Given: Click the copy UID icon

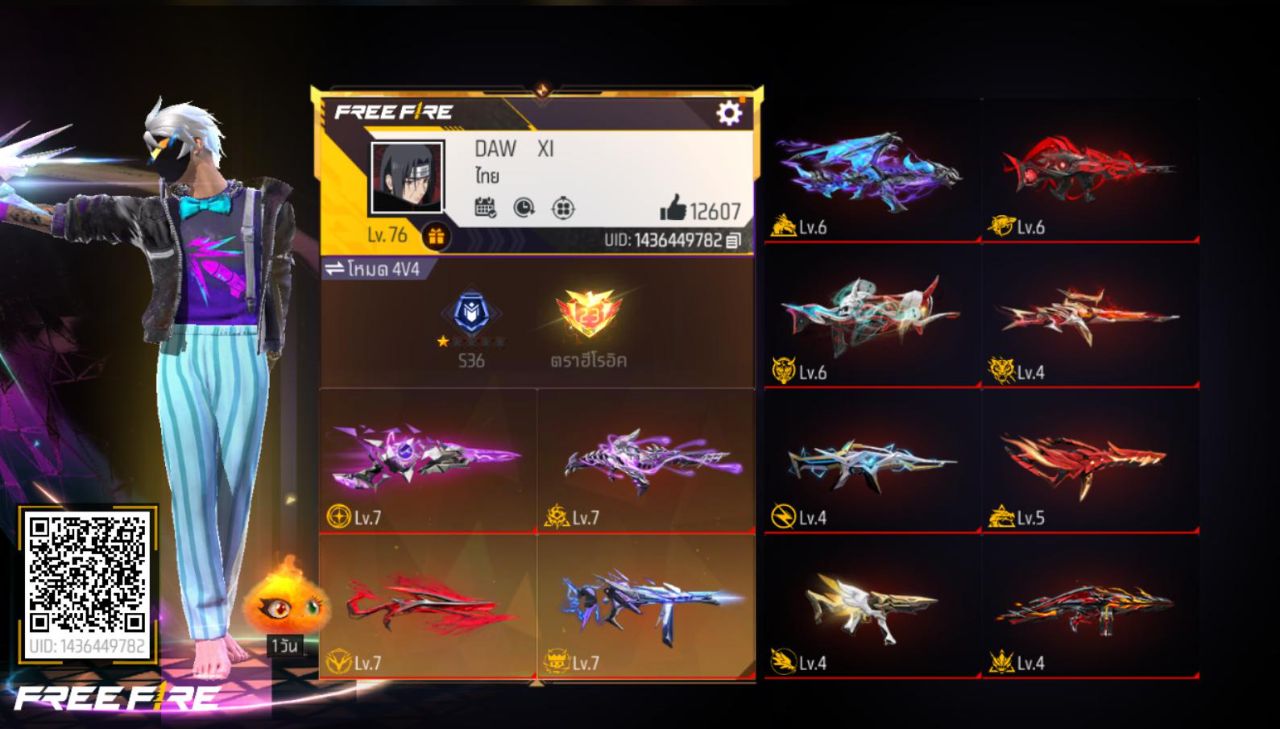Looking at the screenshot, I should click(733, 241).
